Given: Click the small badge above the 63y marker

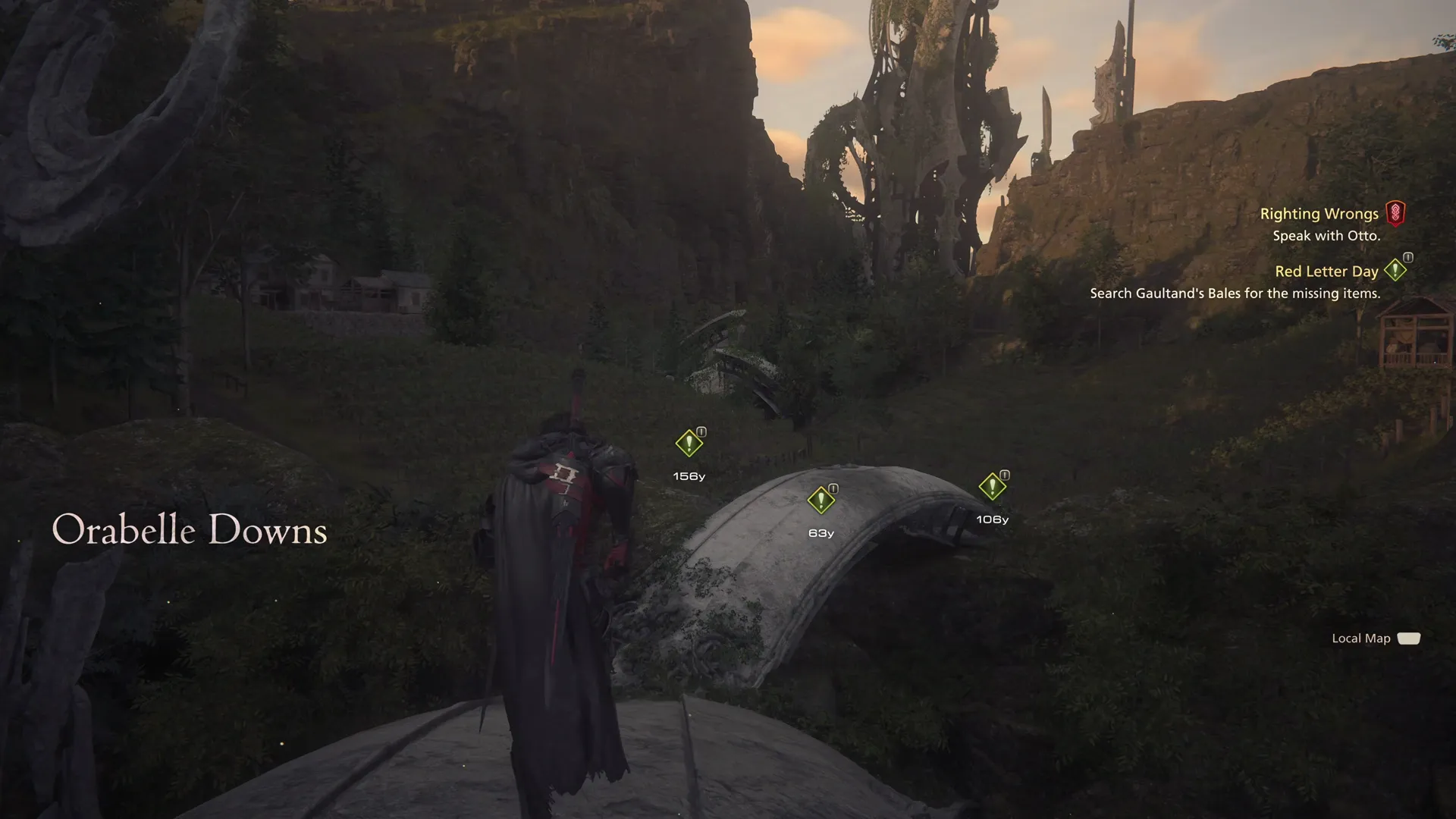Looking at the screenshot, I should [833, 488].
